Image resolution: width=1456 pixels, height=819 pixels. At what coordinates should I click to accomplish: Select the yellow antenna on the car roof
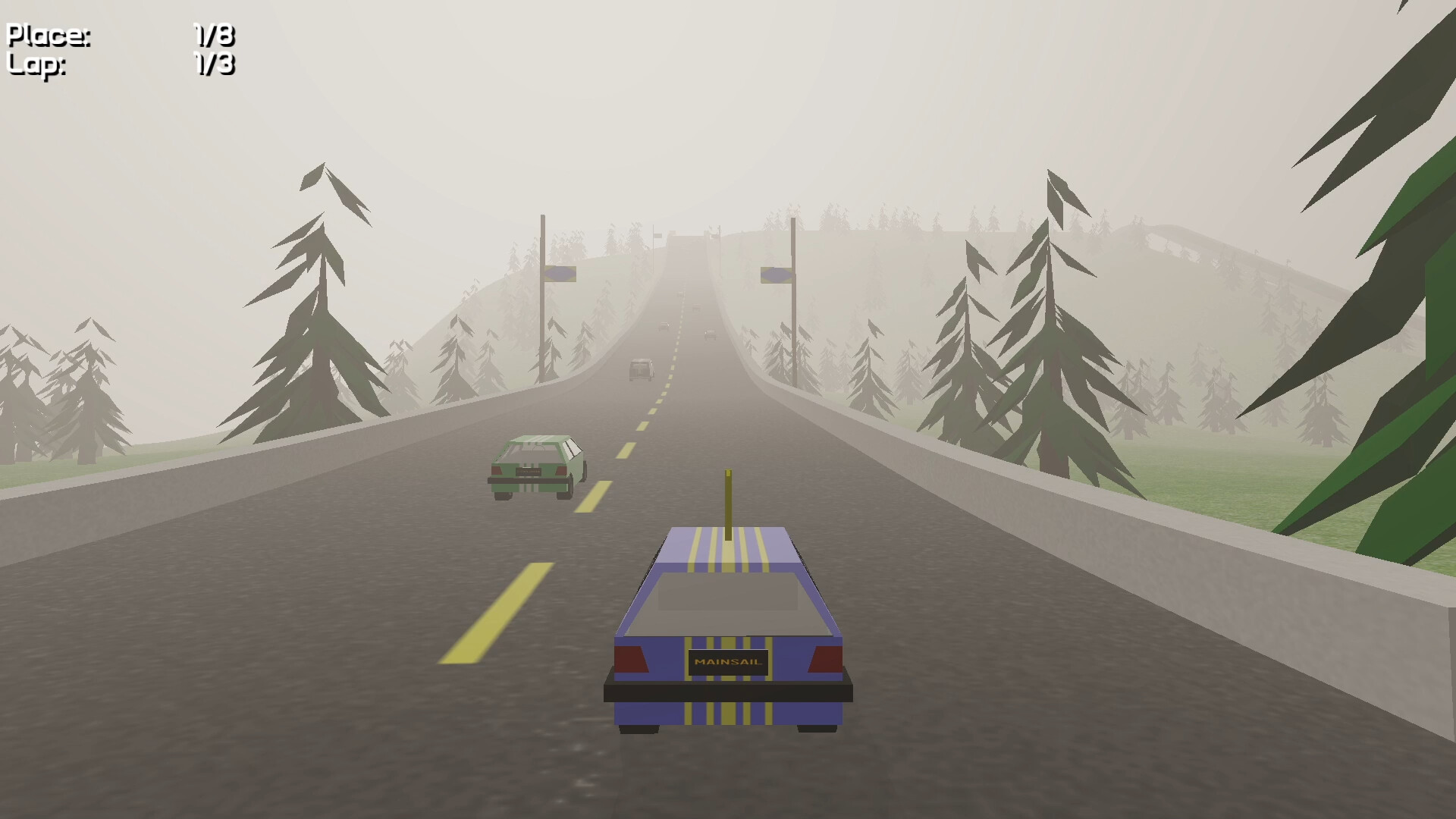(729, 497)
